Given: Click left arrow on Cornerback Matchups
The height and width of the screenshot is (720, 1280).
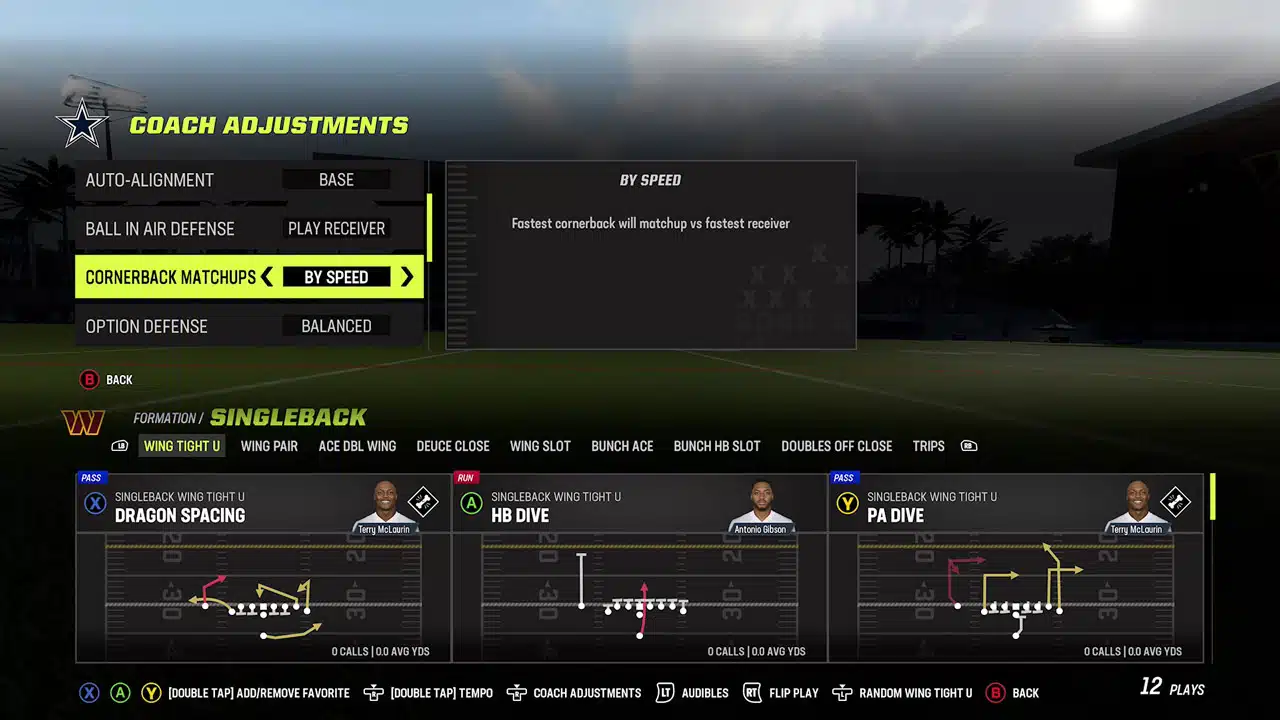Looking at the screenshot, I should (267, 277).
